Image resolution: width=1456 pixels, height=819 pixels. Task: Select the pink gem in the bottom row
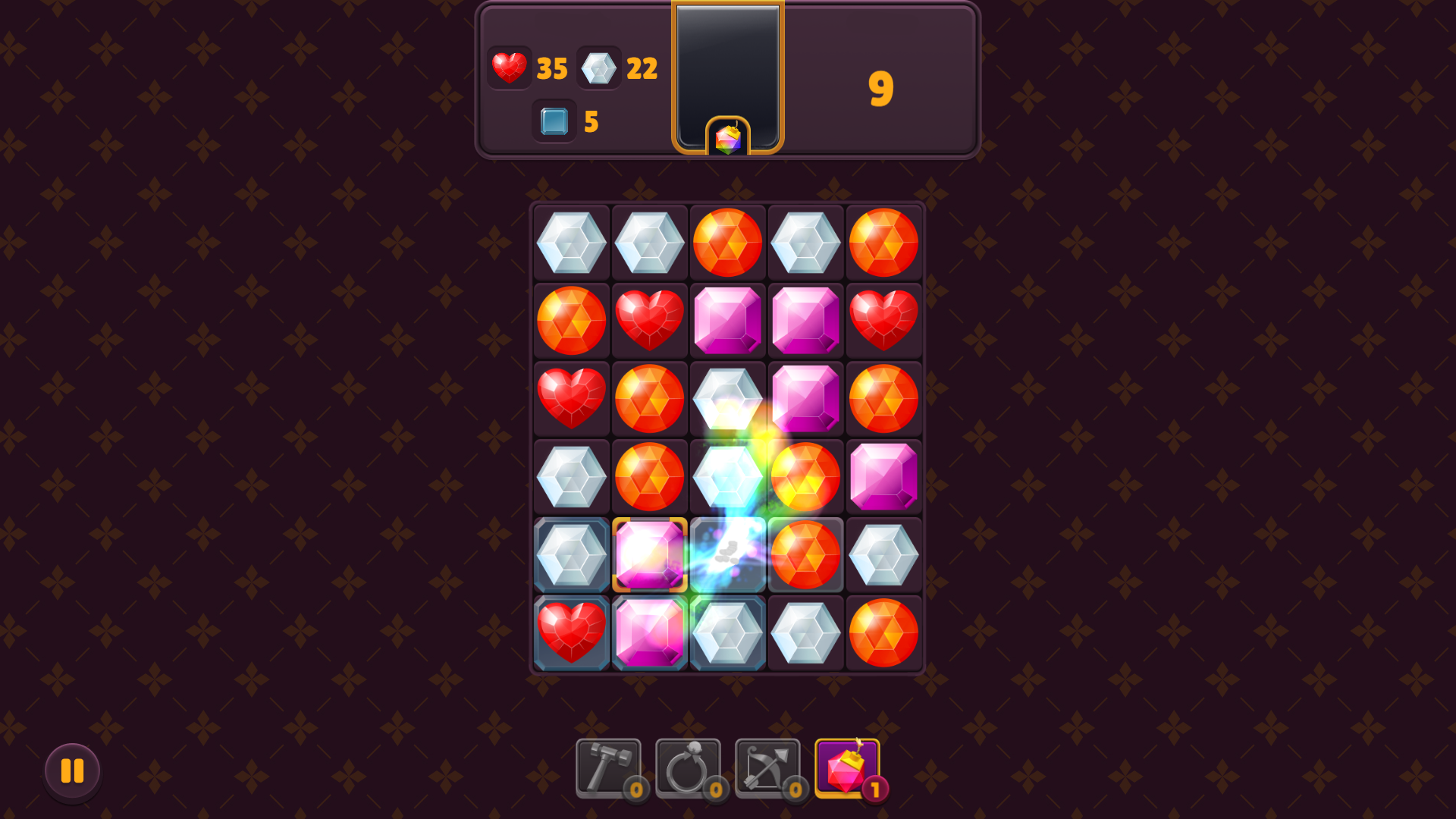(650, 632)
